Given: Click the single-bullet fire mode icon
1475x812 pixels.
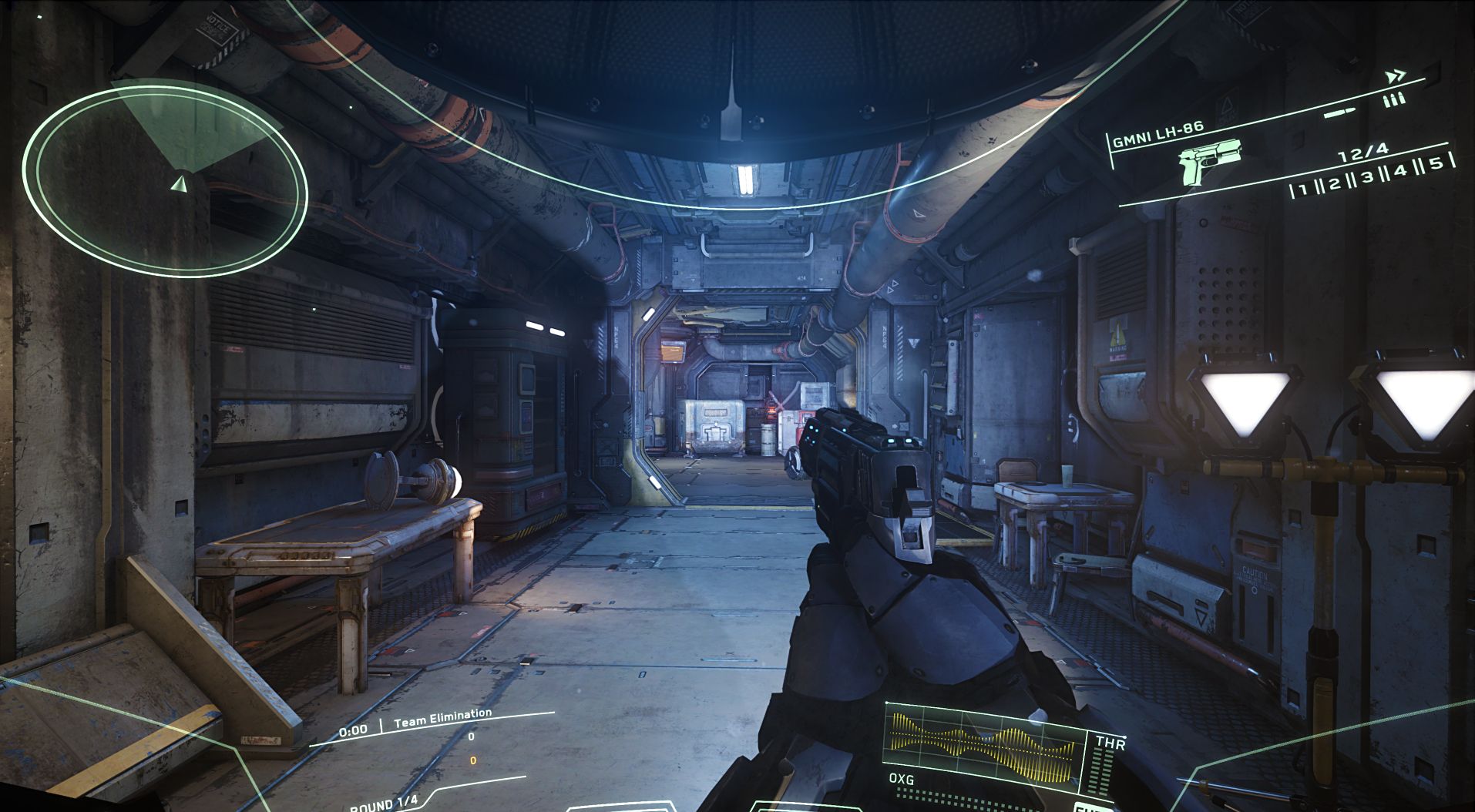Looking at the screenshot, I should 1339,114.
